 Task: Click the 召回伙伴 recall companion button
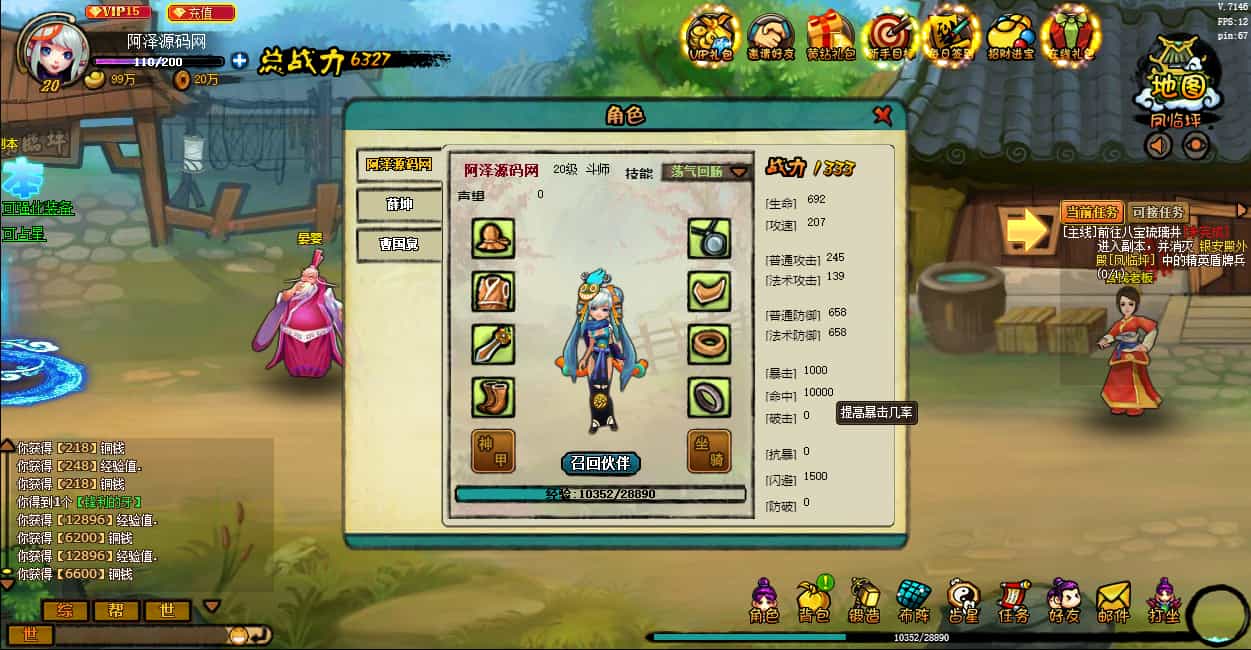click(600, 463)
